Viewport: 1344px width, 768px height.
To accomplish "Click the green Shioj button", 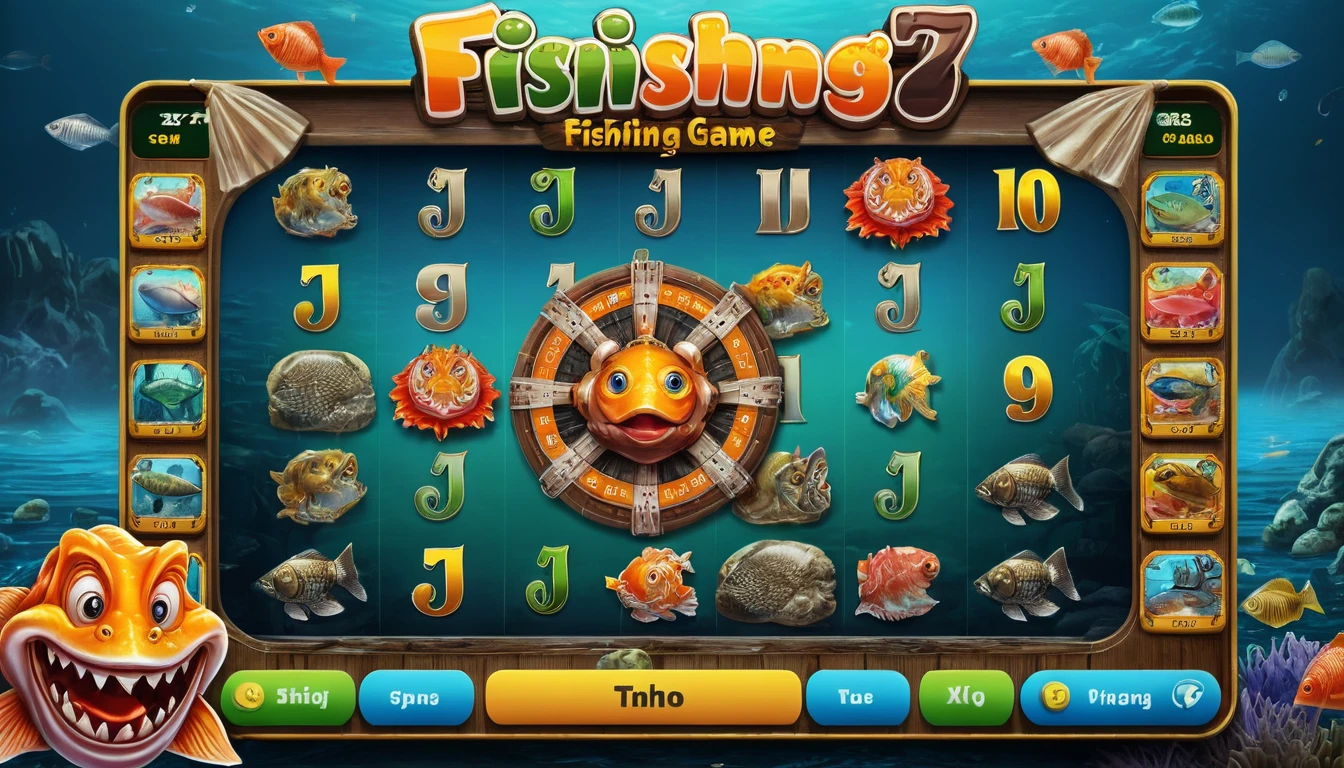I will (290, 697).
